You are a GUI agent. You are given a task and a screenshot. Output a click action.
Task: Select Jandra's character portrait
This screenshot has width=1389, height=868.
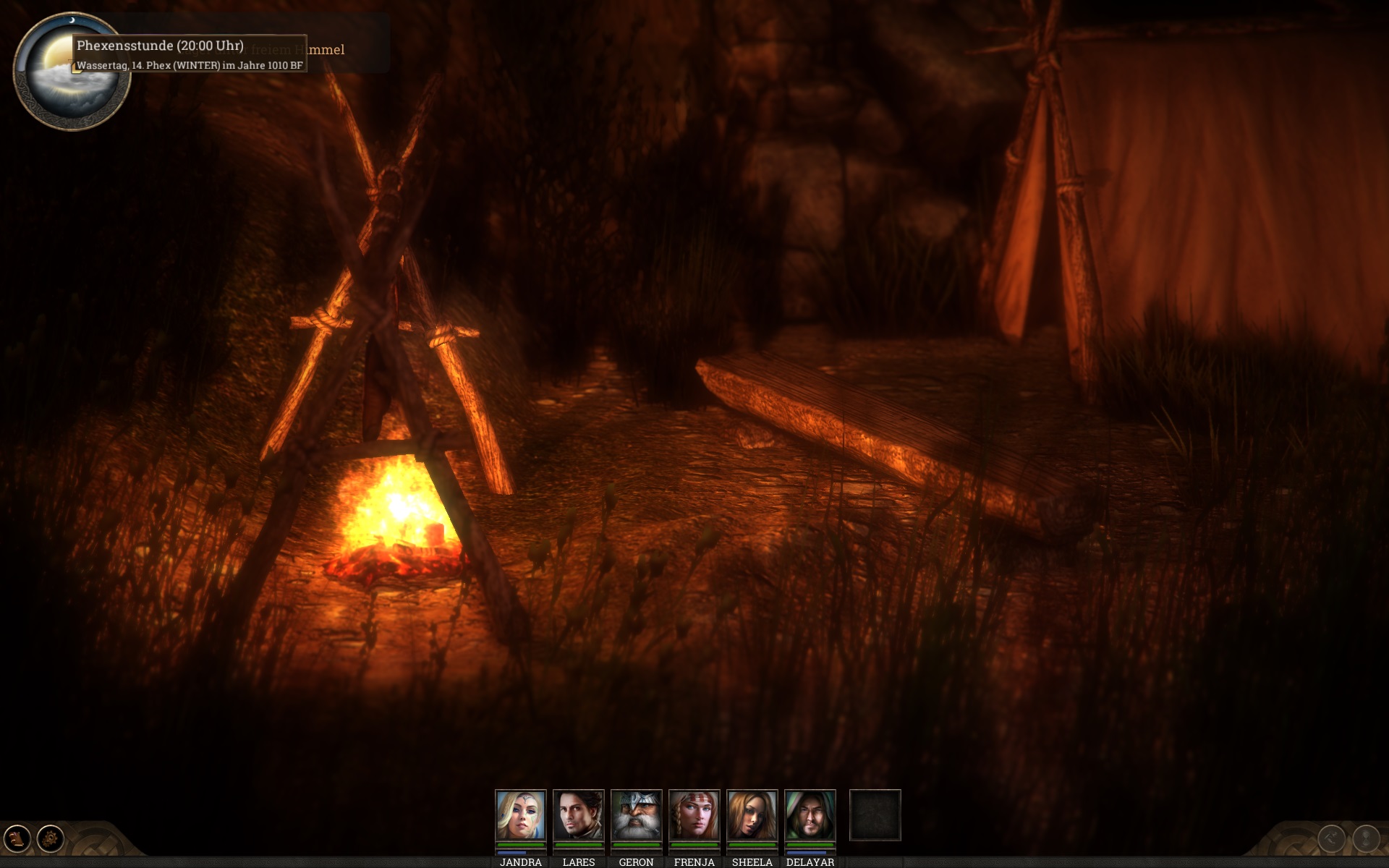coord(520,814)
